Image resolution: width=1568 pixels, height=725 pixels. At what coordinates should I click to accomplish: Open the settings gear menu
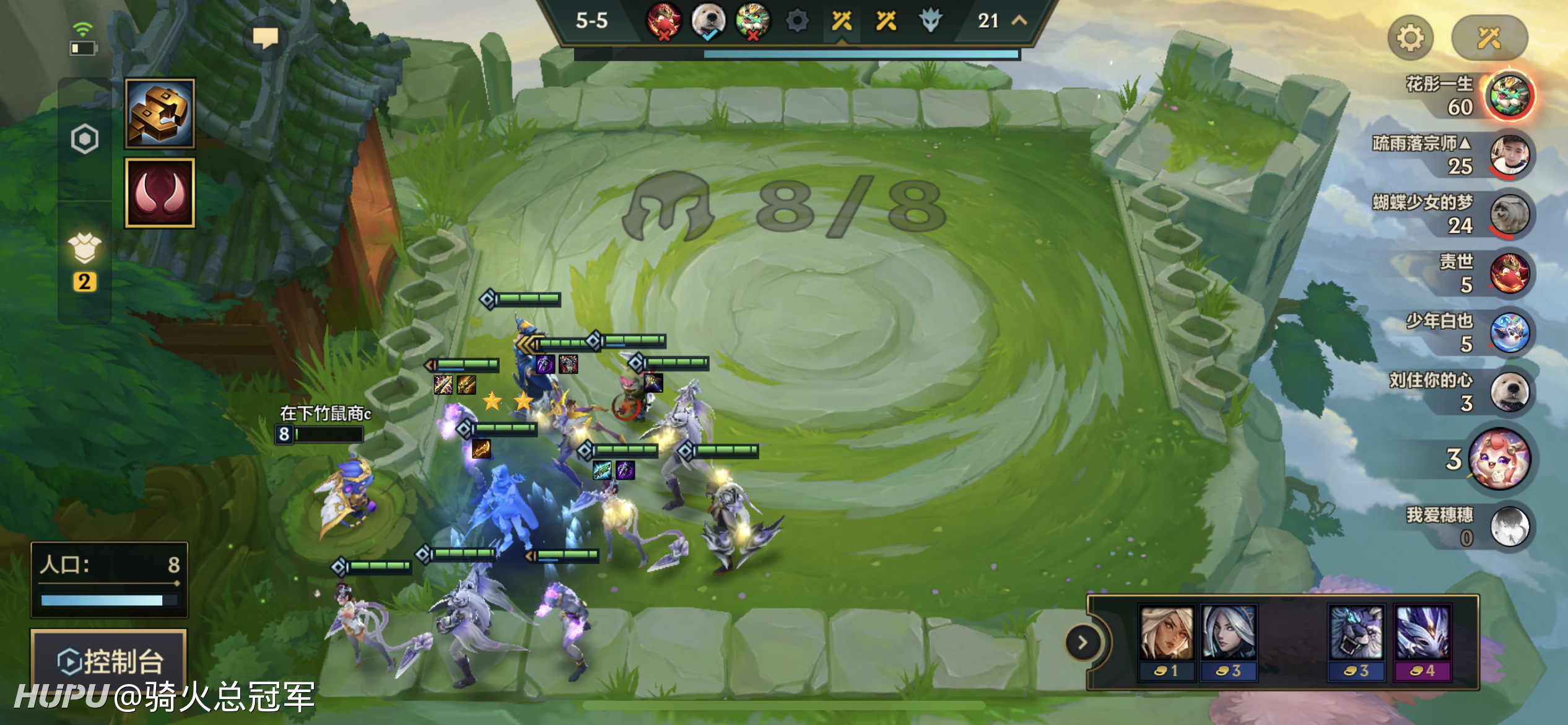click(x=1410, y=38)
